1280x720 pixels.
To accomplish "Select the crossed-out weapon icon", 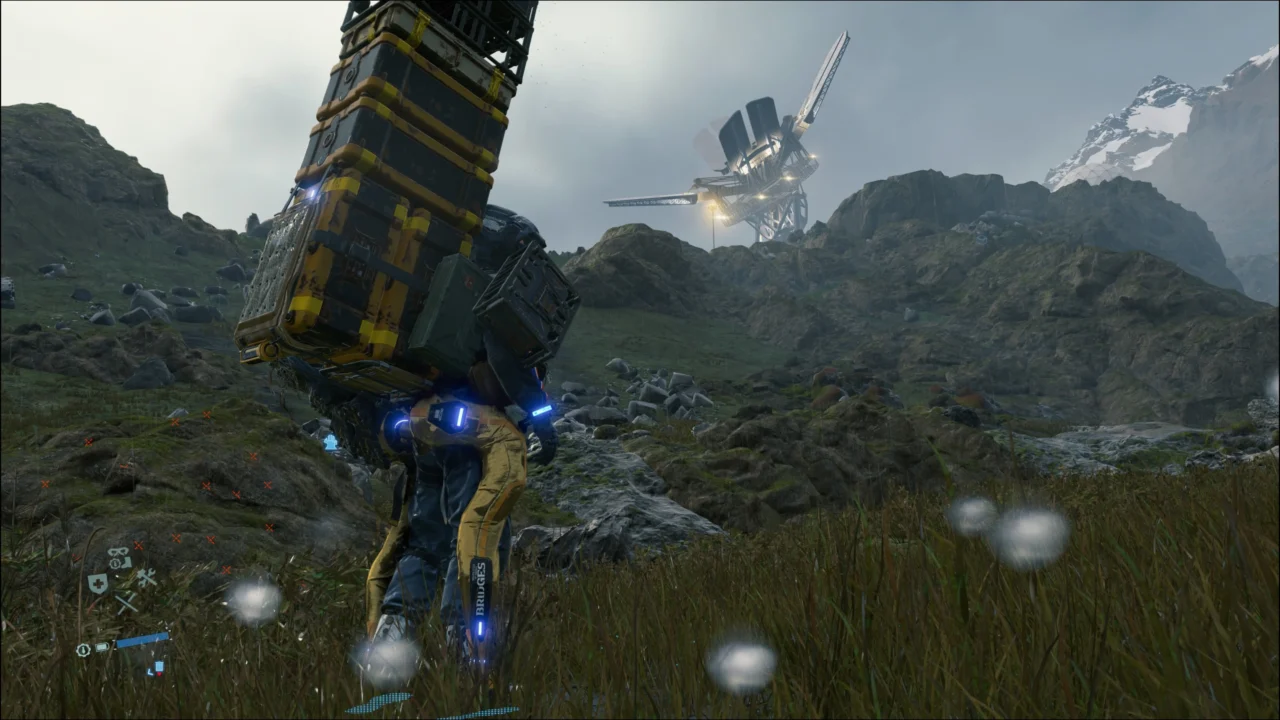I will [x=125, y=602].
